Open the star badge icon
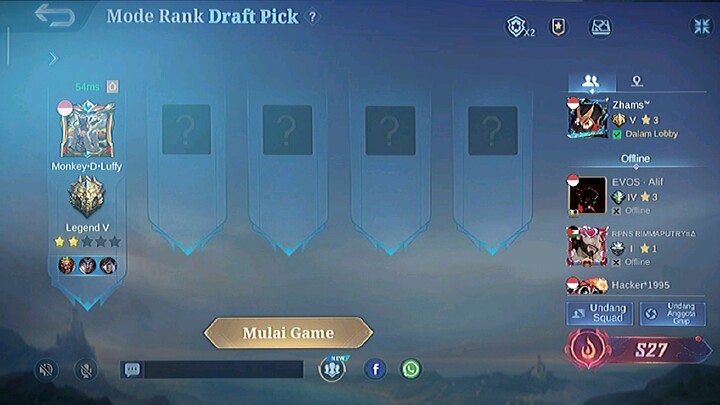The width and height of the screenshot is (720, 405). coord(558,28)
